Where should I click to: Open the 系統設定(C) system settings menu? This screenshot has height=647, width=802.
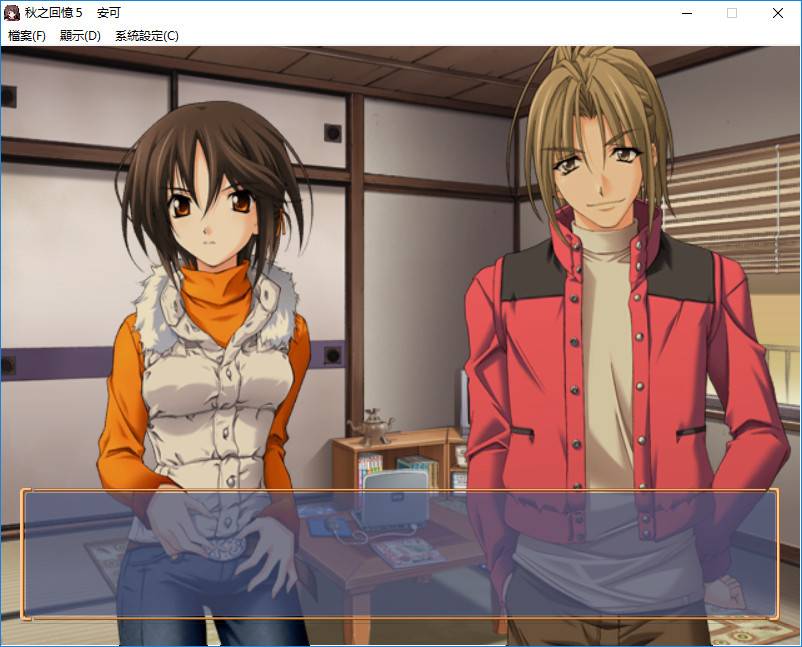click(147, 36)
